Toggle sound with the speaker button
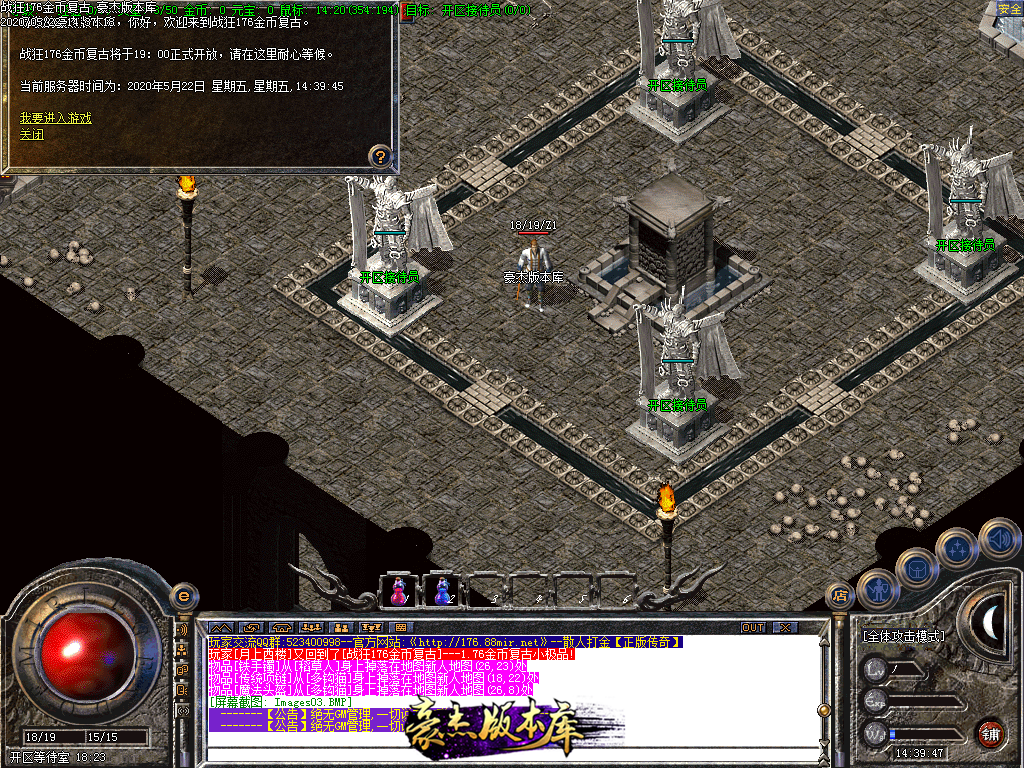 999,538
